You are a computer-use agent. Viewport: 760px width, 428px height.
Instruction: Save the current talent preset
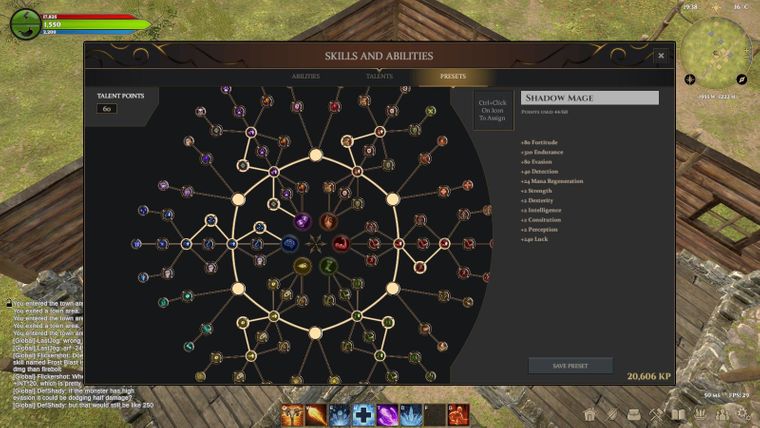570,366
